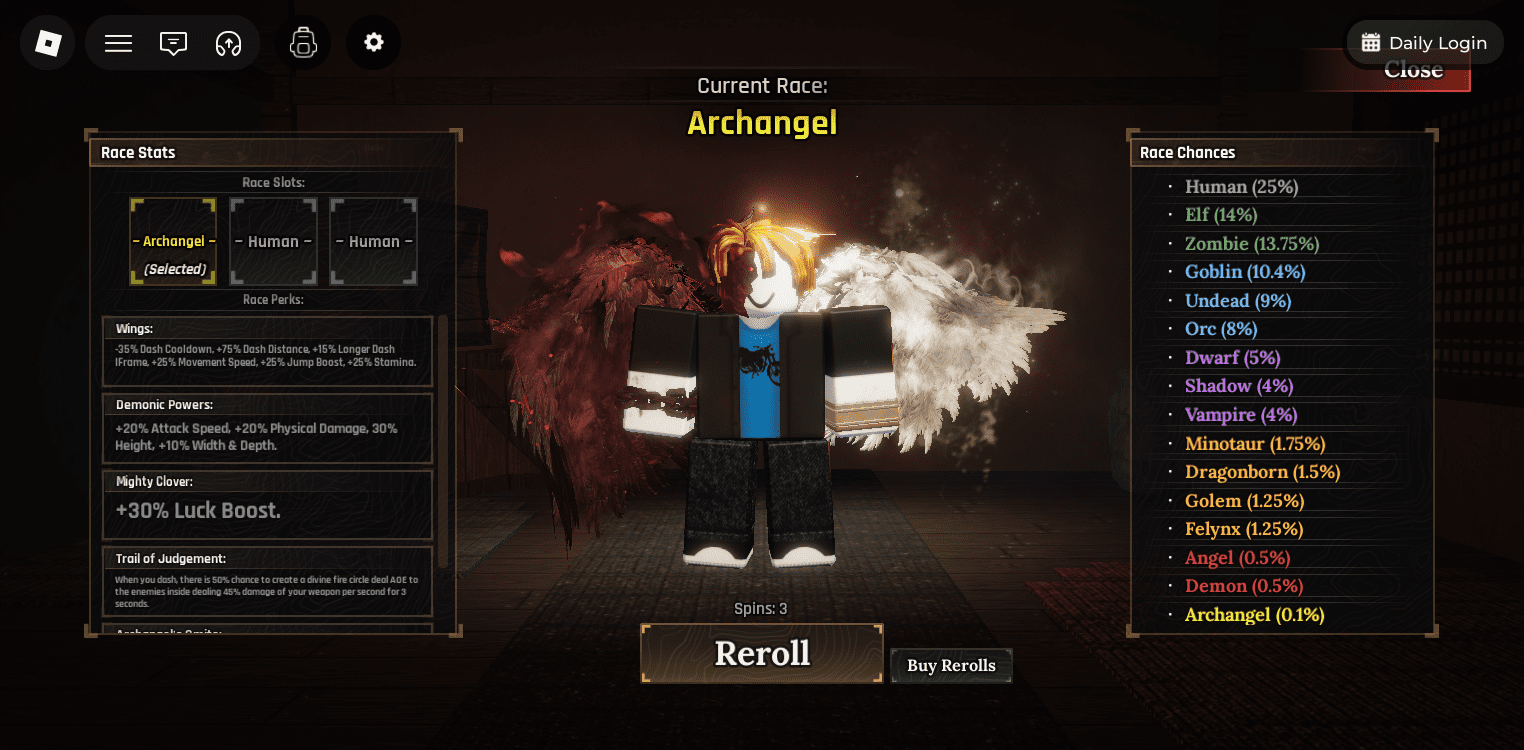Open the Buy Rerolls shop
The height and width of the screenshot is (750, 1524).
(951, 666)
